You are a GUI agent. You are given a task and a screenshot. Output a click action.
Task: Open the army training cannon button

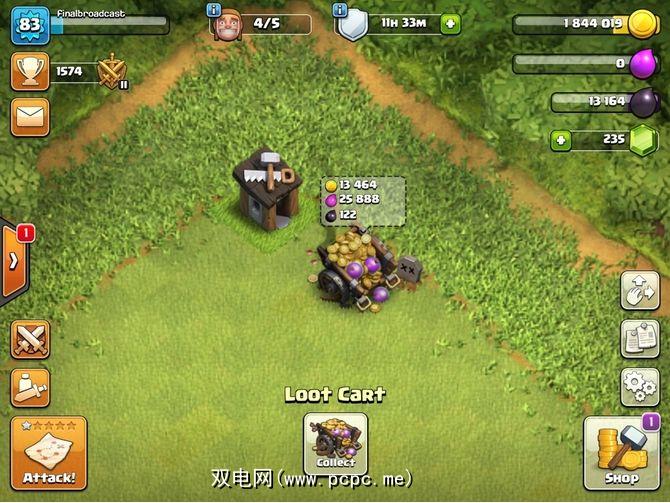(x=30, y=387)
